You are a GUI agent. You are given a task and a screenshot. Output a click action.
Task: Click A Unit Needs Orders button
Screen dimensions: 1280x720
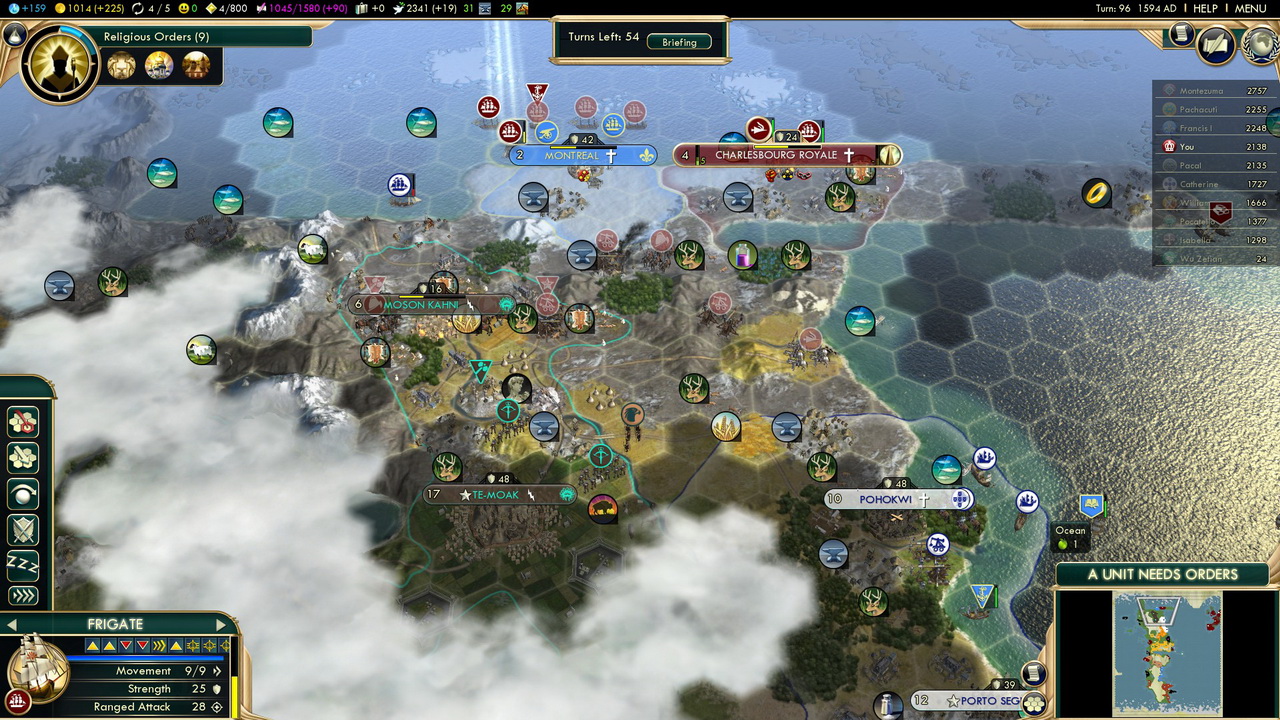tap(1162, 574)
